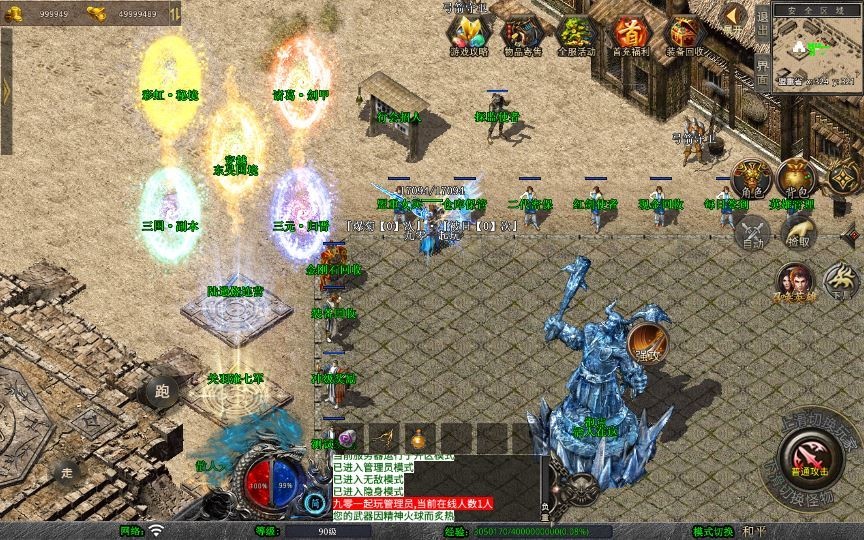
Task: Select the 走 walk movement button
Action: (x=68, y=472)
